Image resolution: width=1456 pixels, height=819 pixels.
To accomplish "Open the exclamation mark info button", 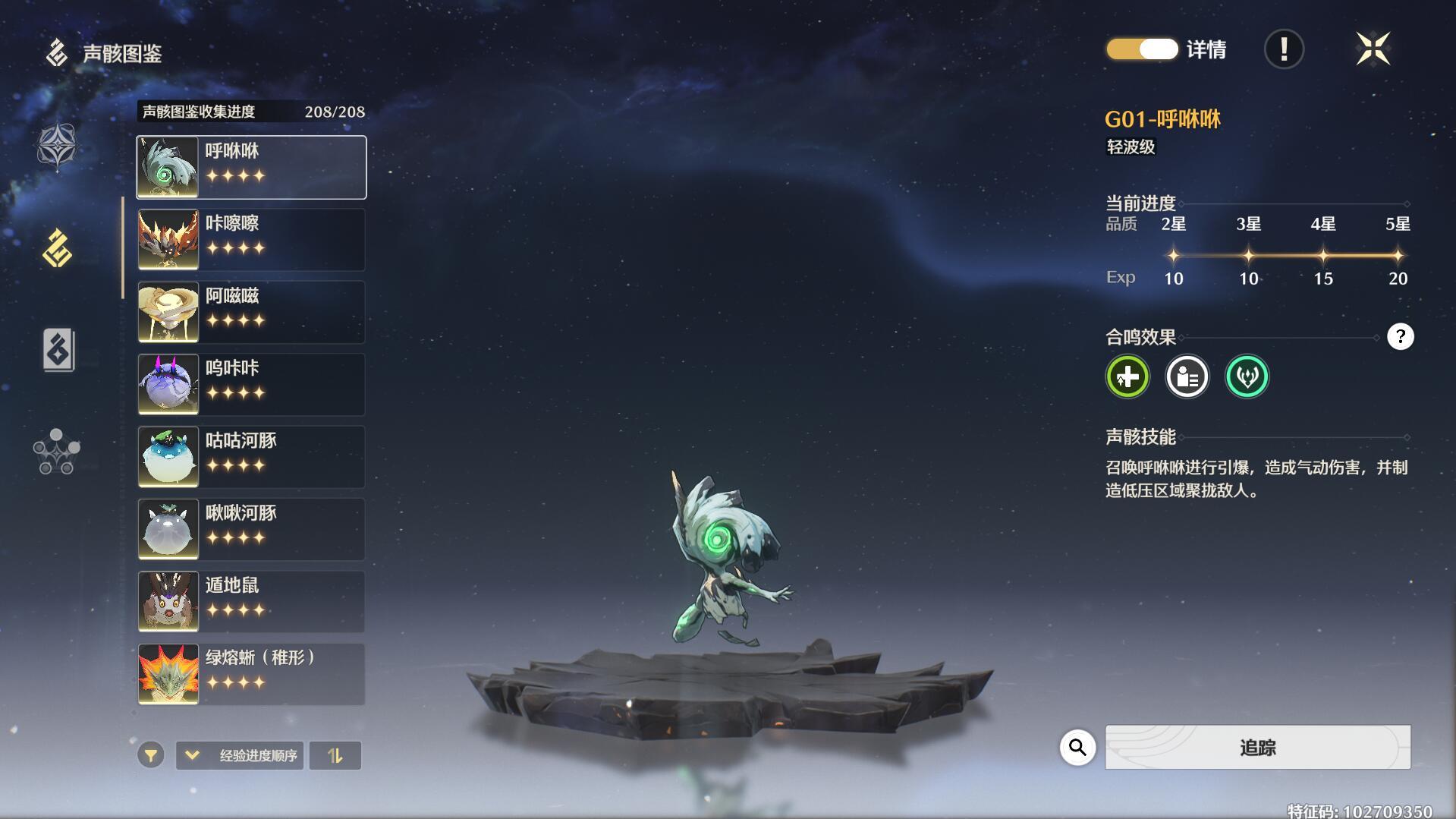I will (1284, 49).
